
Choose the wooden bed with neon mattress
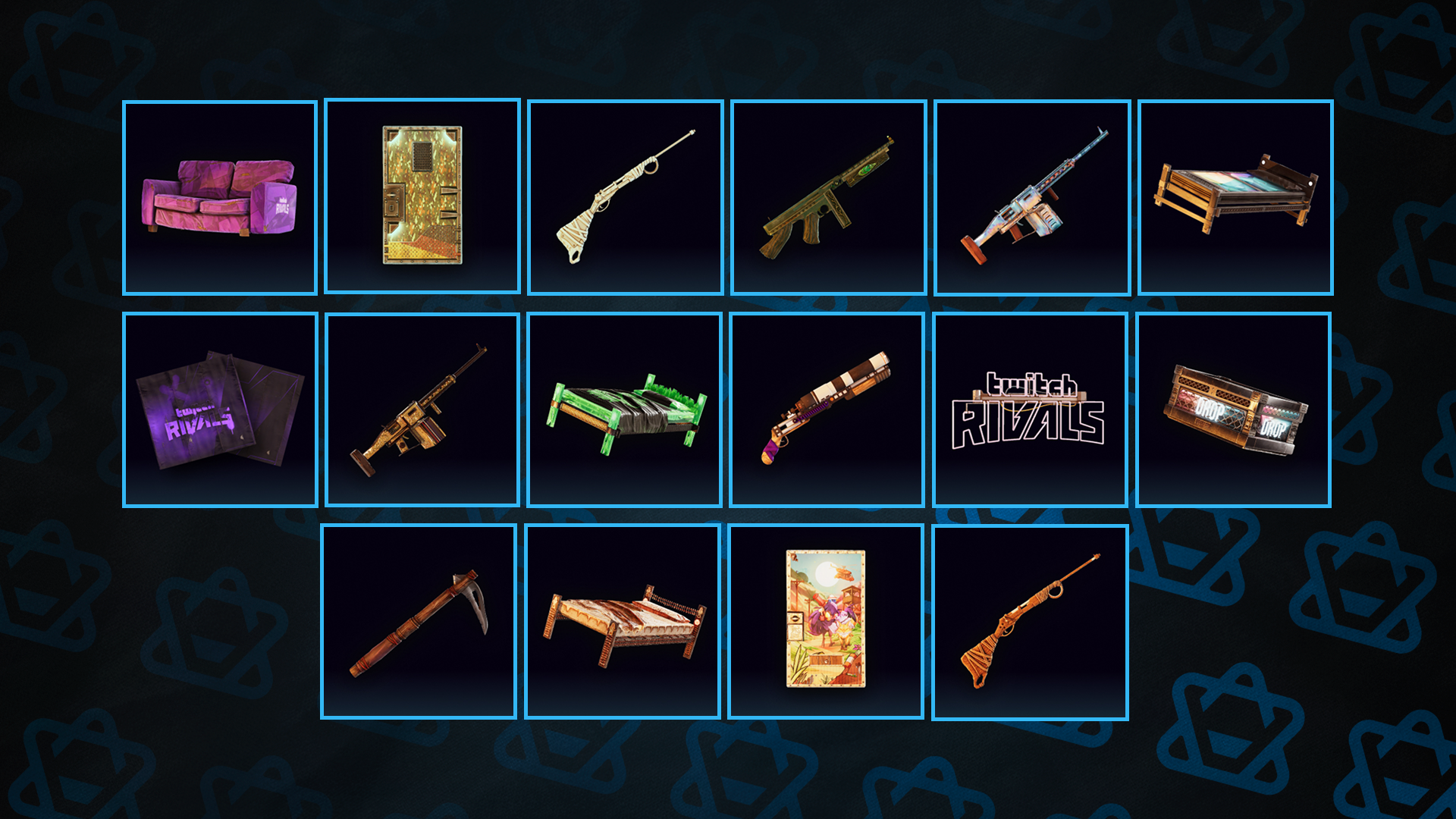[x=1235, y=197]
